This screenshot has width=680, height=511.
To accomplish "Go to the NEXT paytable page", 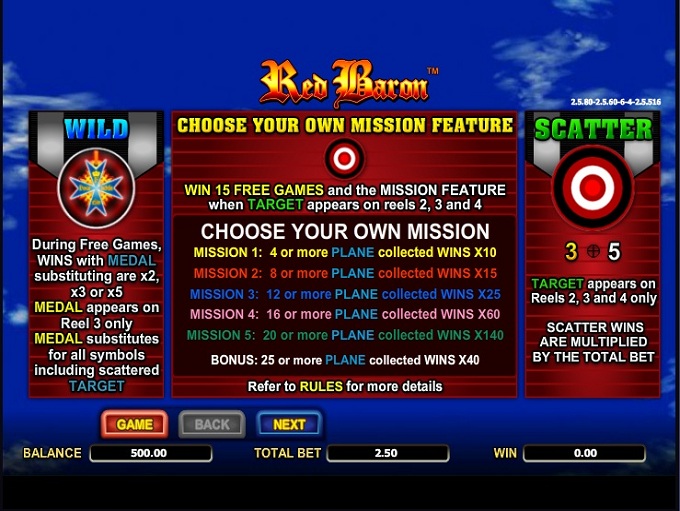I will (x=289, y=424).
